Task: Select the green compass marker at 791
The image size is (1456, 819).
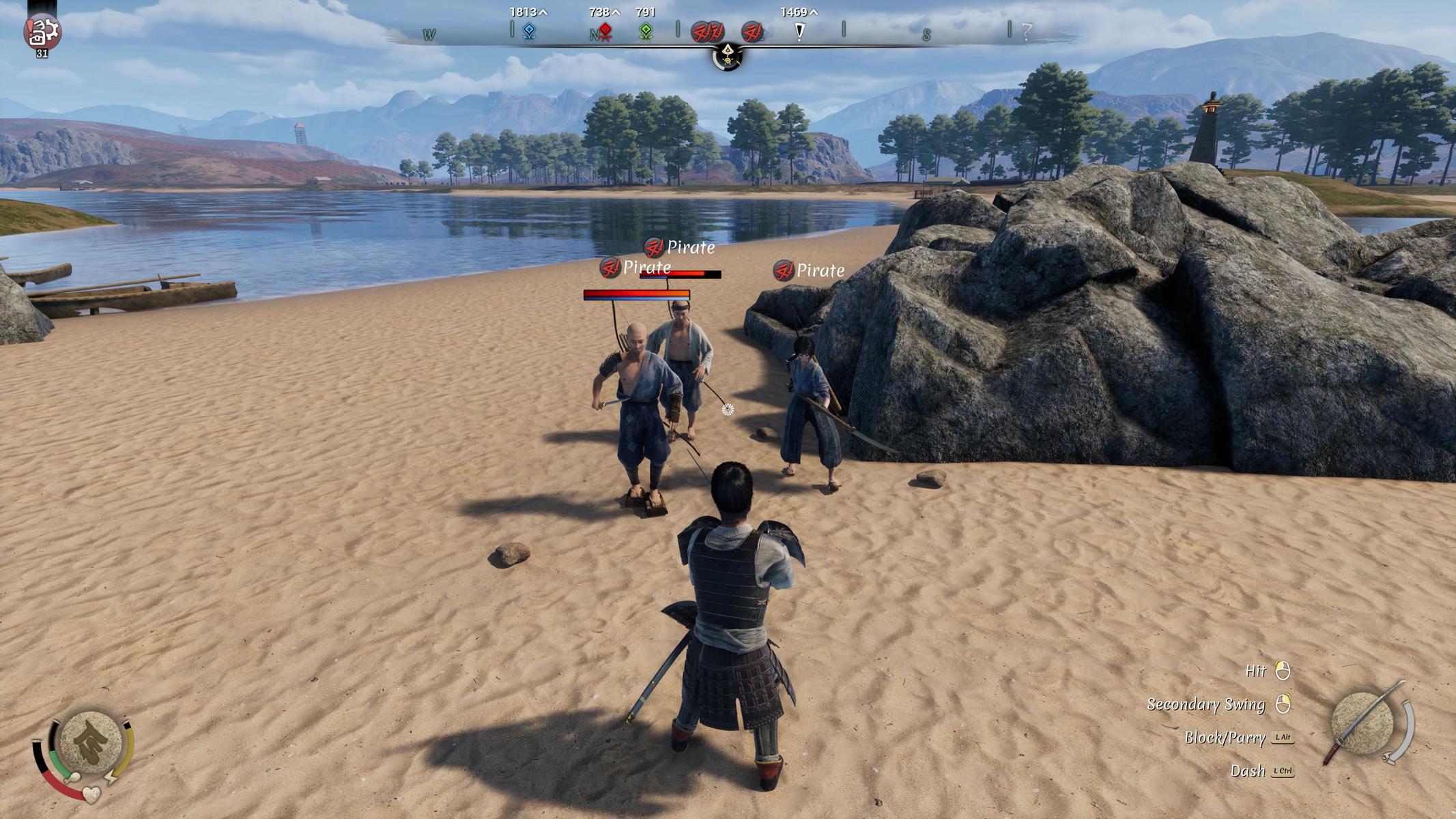Action: (645, 31)
